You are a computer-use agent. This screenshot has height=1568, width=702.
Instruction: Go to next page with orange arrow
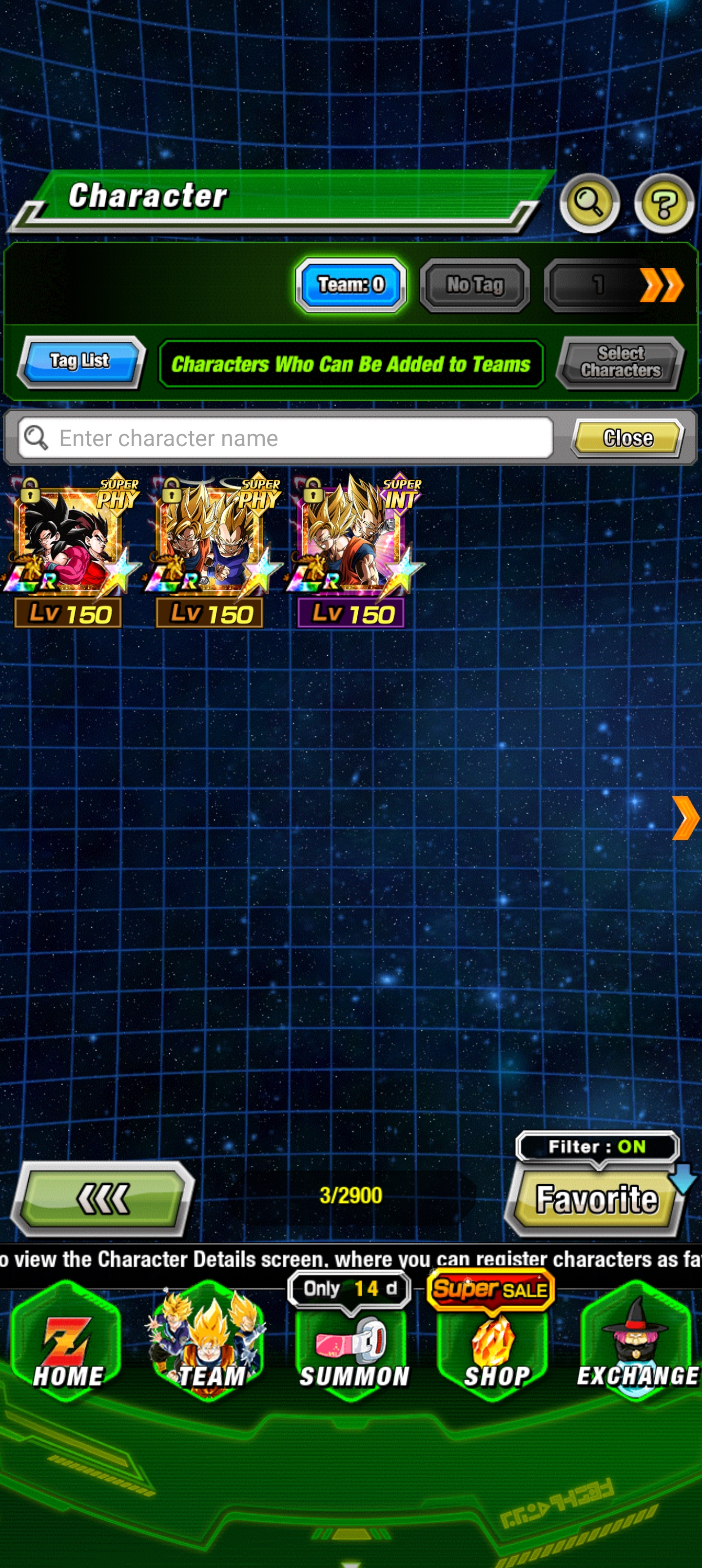[x=685, y=818]
